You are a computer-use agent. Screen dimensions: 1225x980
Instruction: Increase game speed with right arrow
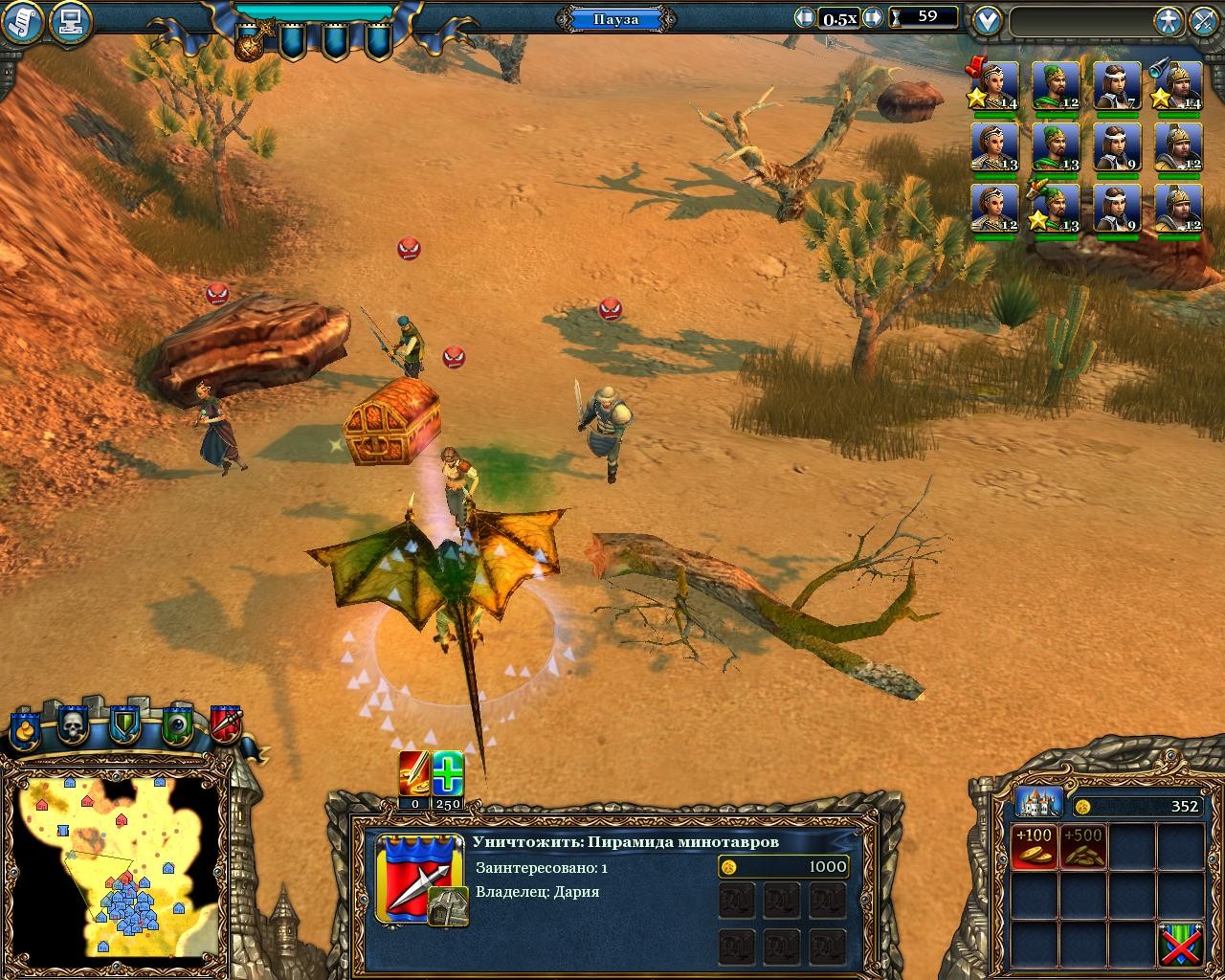point(872,18)
